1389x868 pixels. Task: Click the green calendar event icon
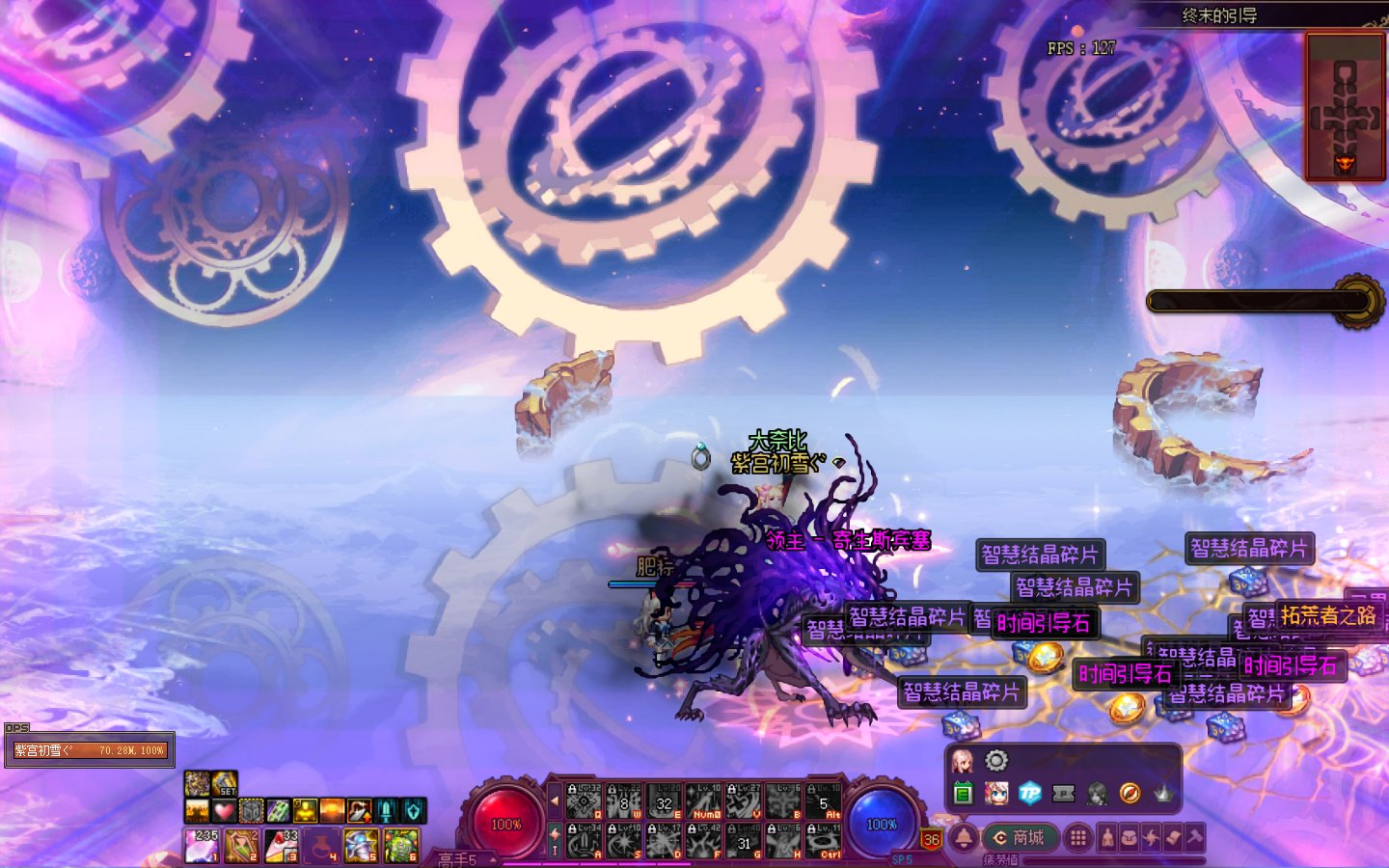pos(963,793)
